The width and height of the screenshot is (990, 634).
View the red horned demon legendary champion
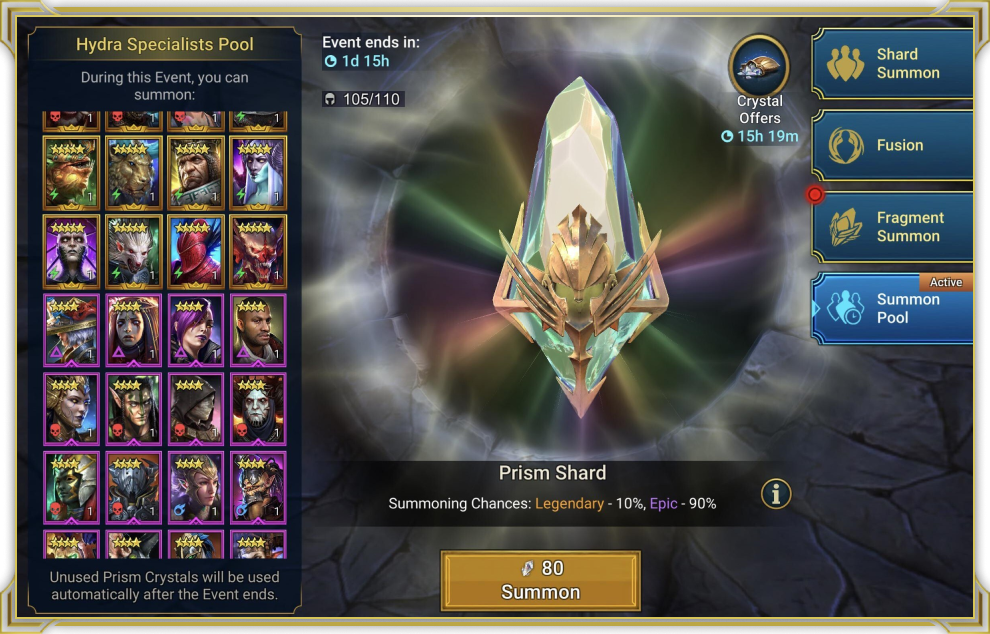pos(258,252)
